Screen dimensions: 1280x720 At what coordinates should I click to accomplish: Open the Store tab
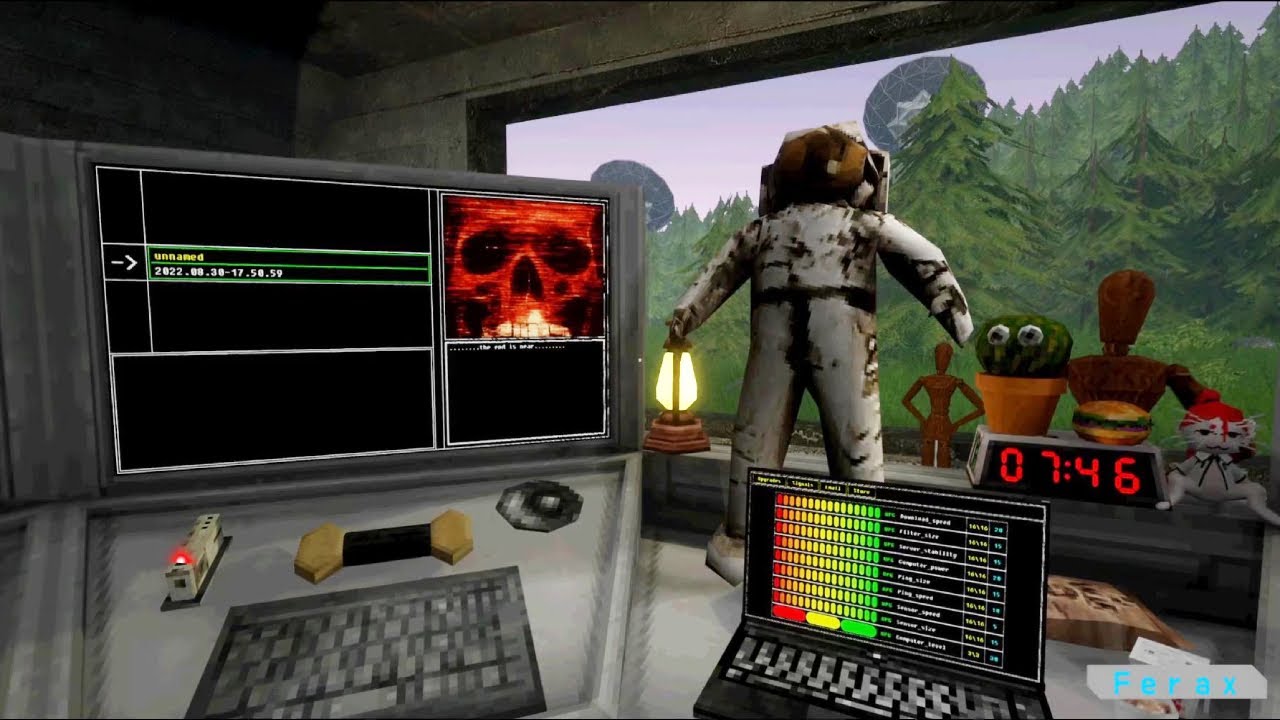[x=861, y=491]
